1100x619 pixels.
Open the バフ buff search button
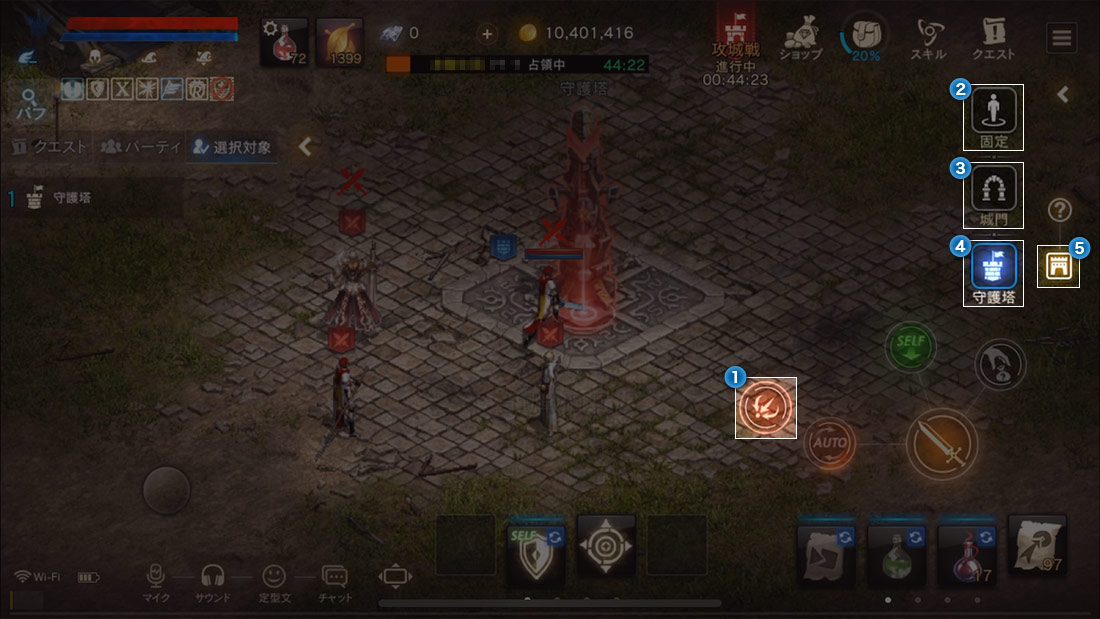pyautogui.click(x=30, y=105)
